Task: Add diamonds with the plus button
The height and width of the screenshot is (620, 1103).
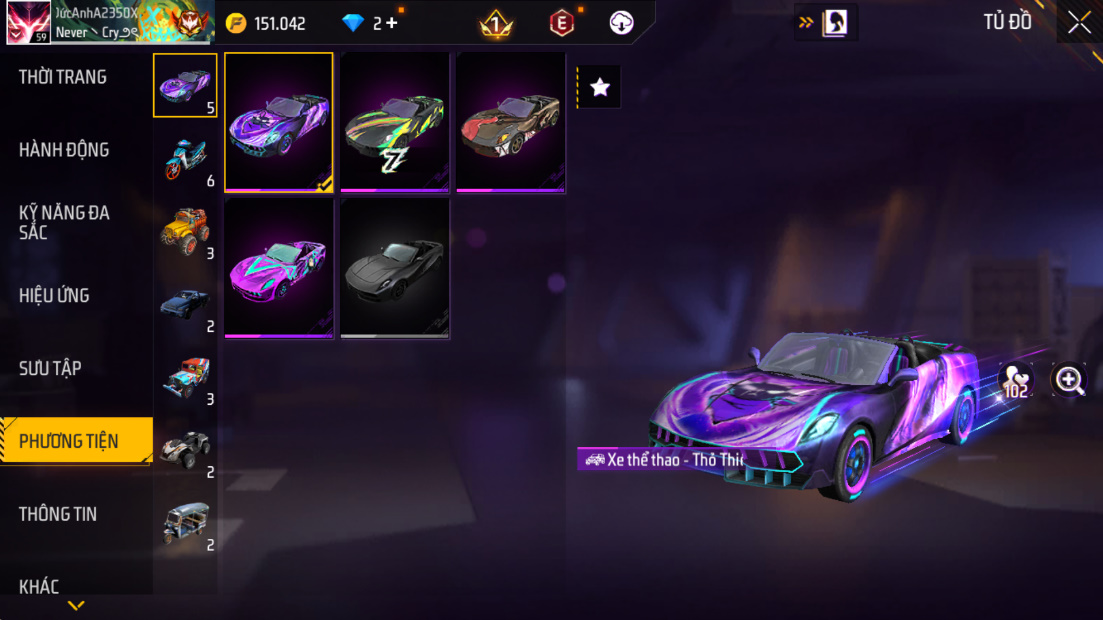Action: pos(391,23)
